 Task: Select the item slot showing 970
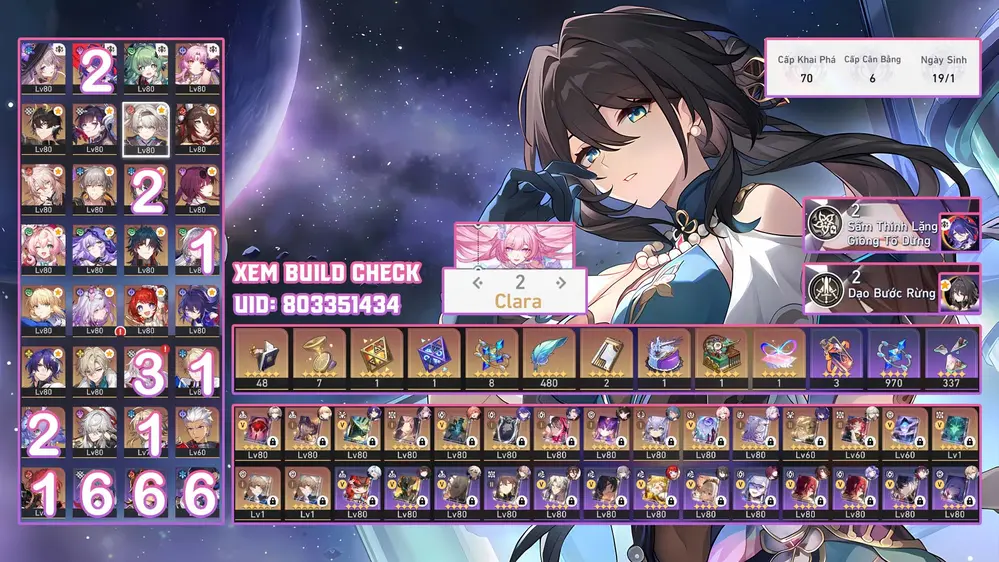click(x=894, y=358)
